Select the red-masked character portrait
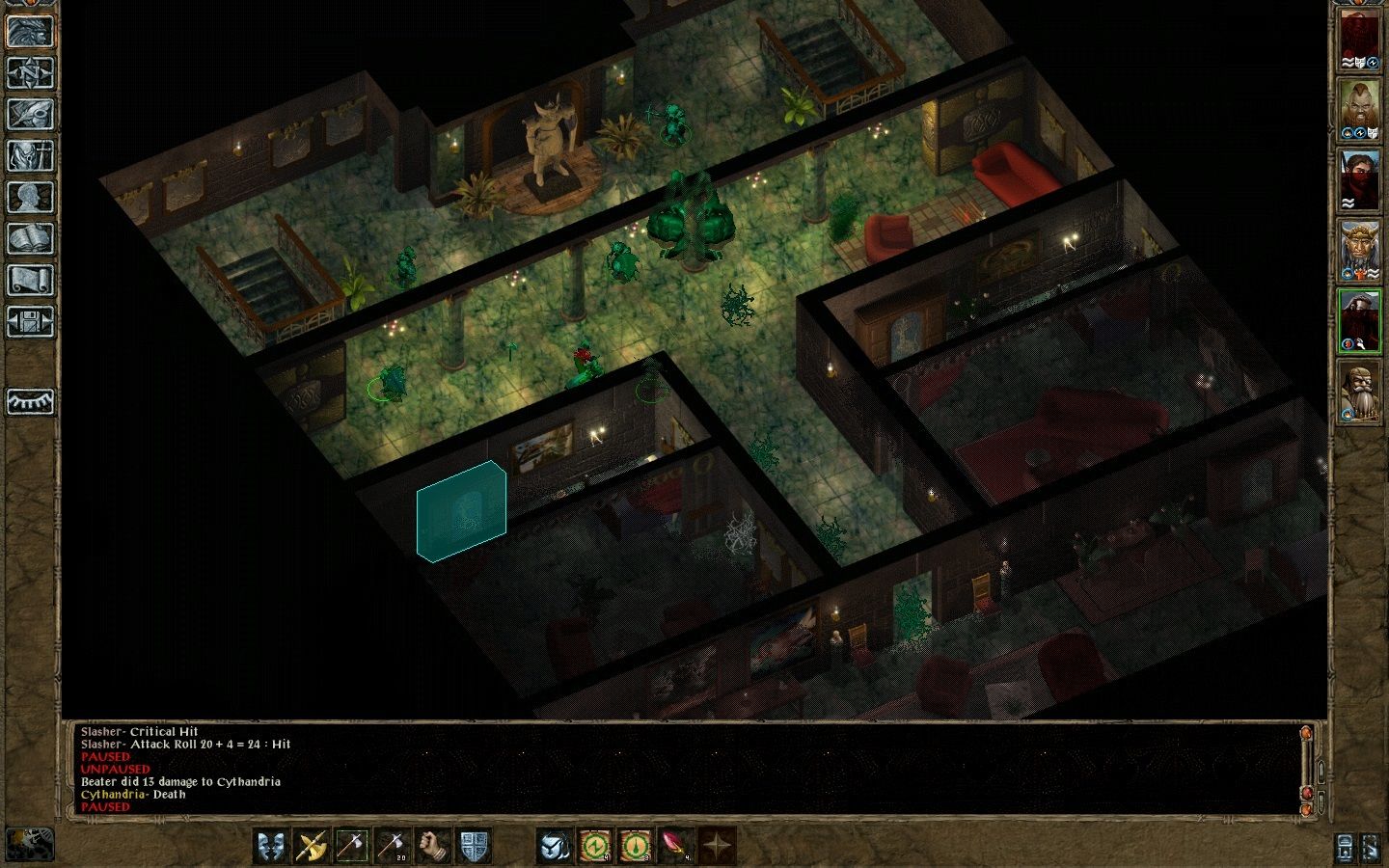 coord(1359,180)
